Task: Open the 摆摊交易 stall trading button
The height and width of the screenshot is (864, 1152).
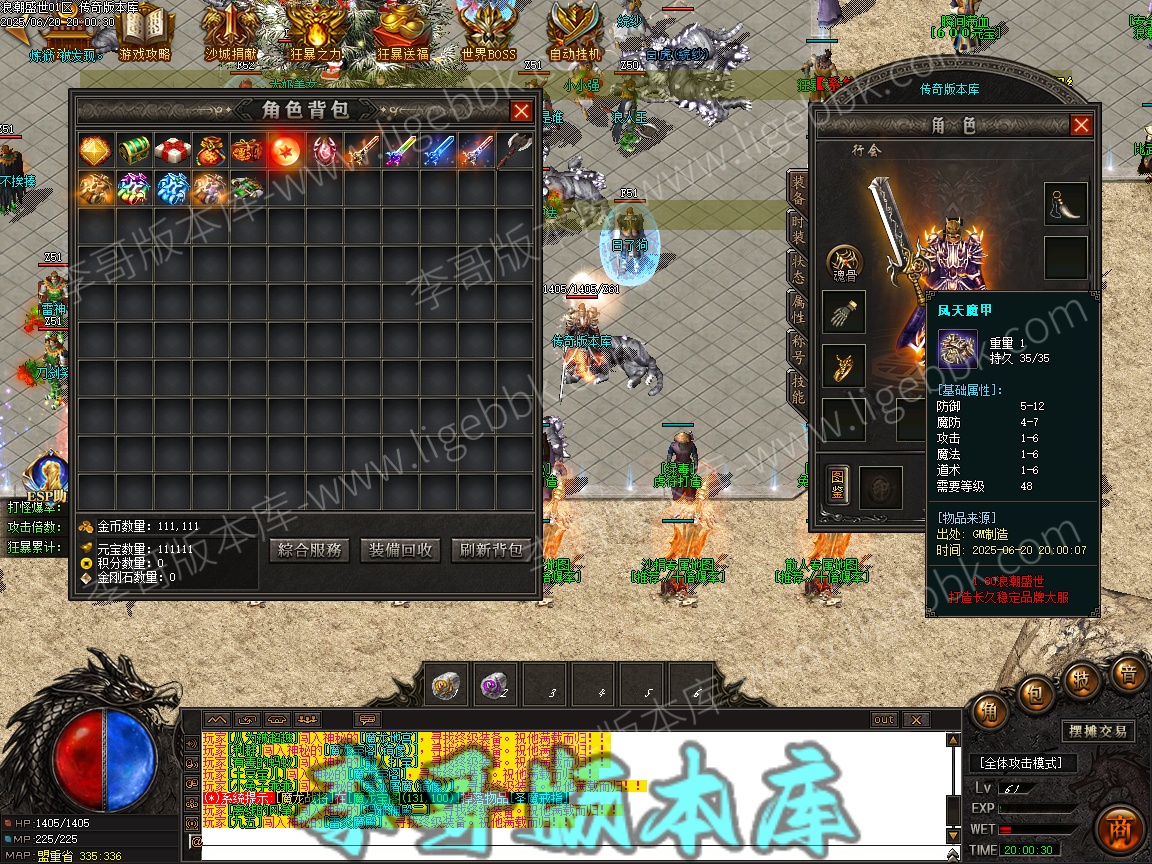Action: click(x=1096, y=731)
